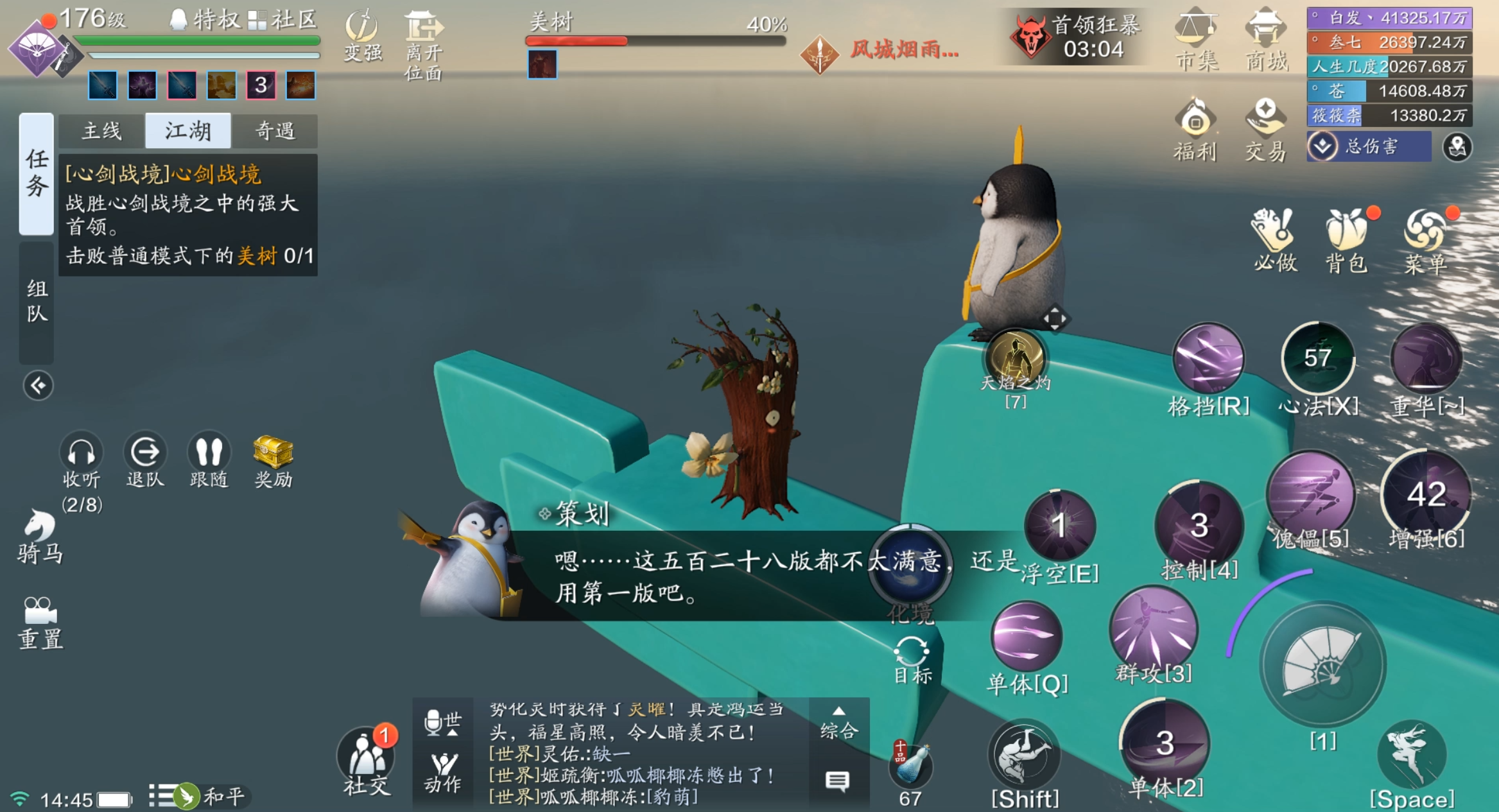Open the 菜单 main menu
Viewport: 1499px width, 812px height.
(x=1425, y=240)
